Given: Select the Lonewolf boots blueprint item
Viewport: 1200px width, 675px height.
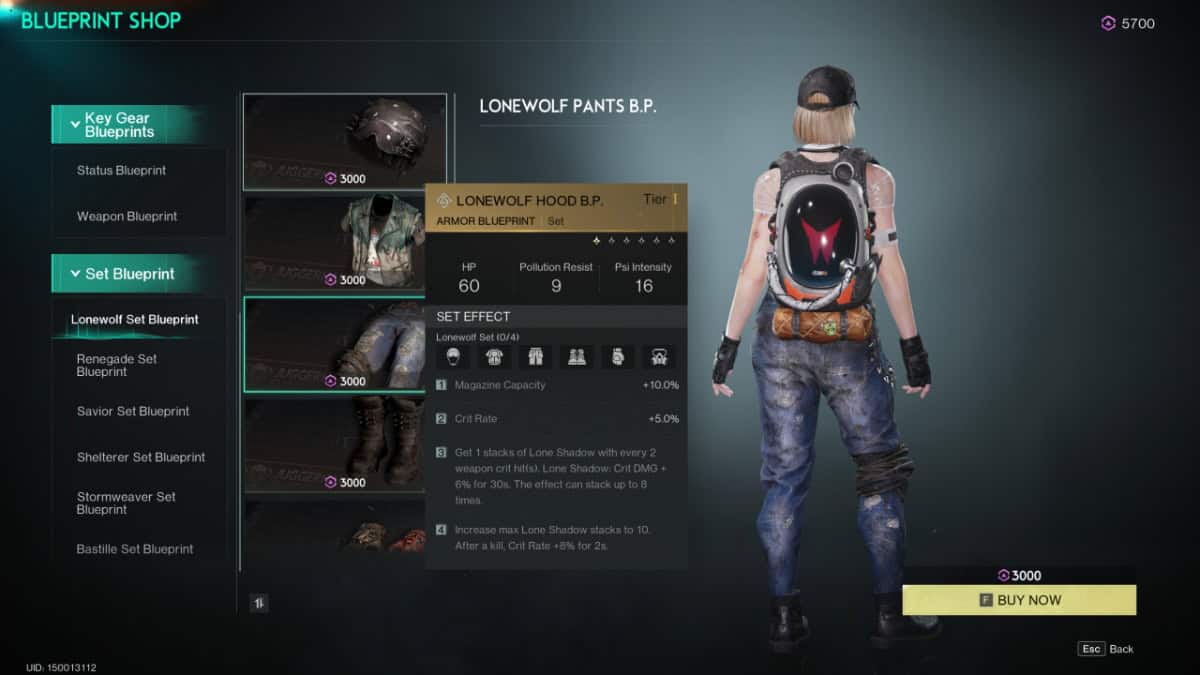Looking at the screenshot, I should click(x=334, y=445).
